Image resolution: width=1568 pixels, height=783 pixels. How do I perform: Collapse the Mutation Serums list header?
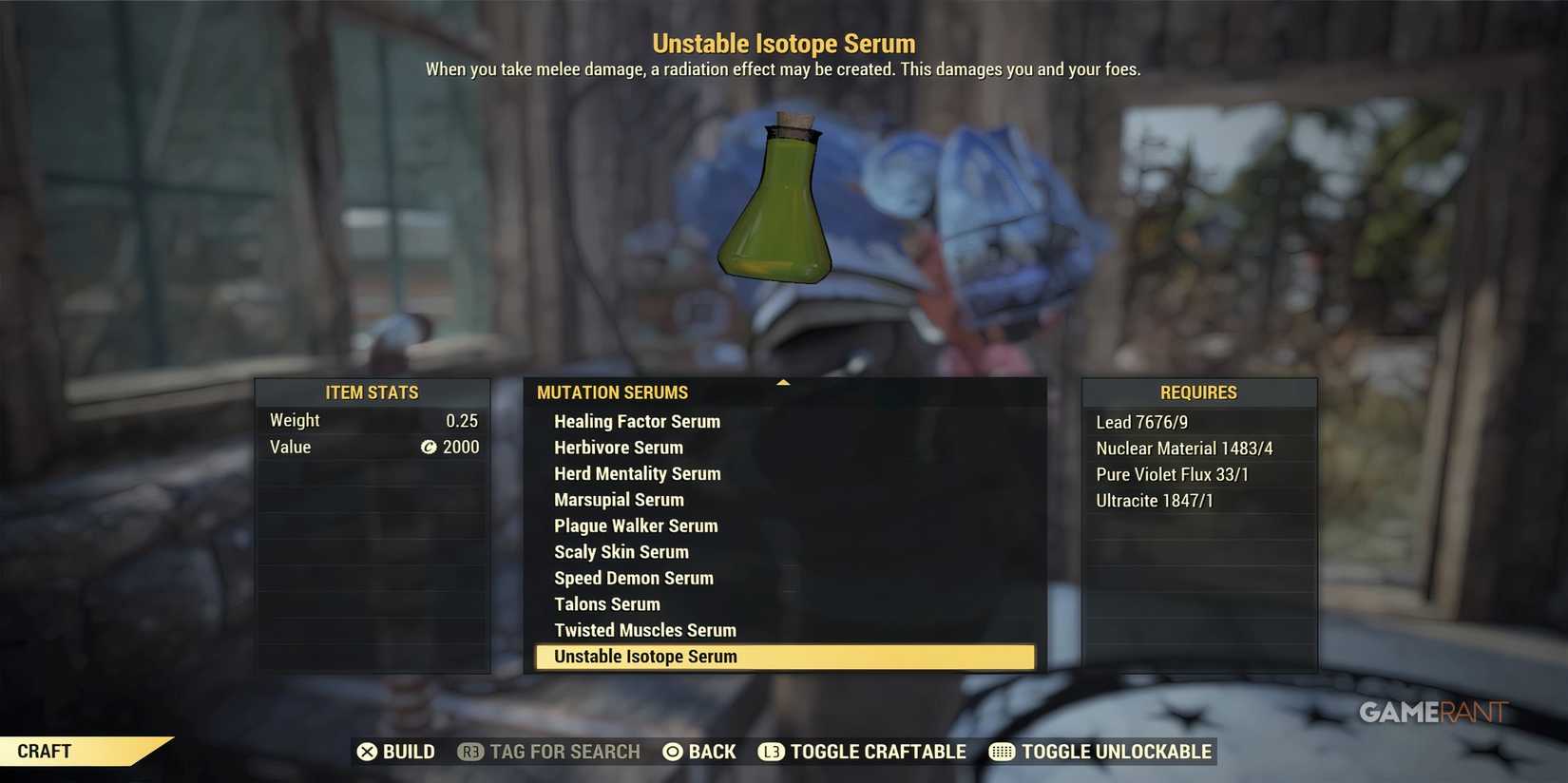(x=613, y=391)
